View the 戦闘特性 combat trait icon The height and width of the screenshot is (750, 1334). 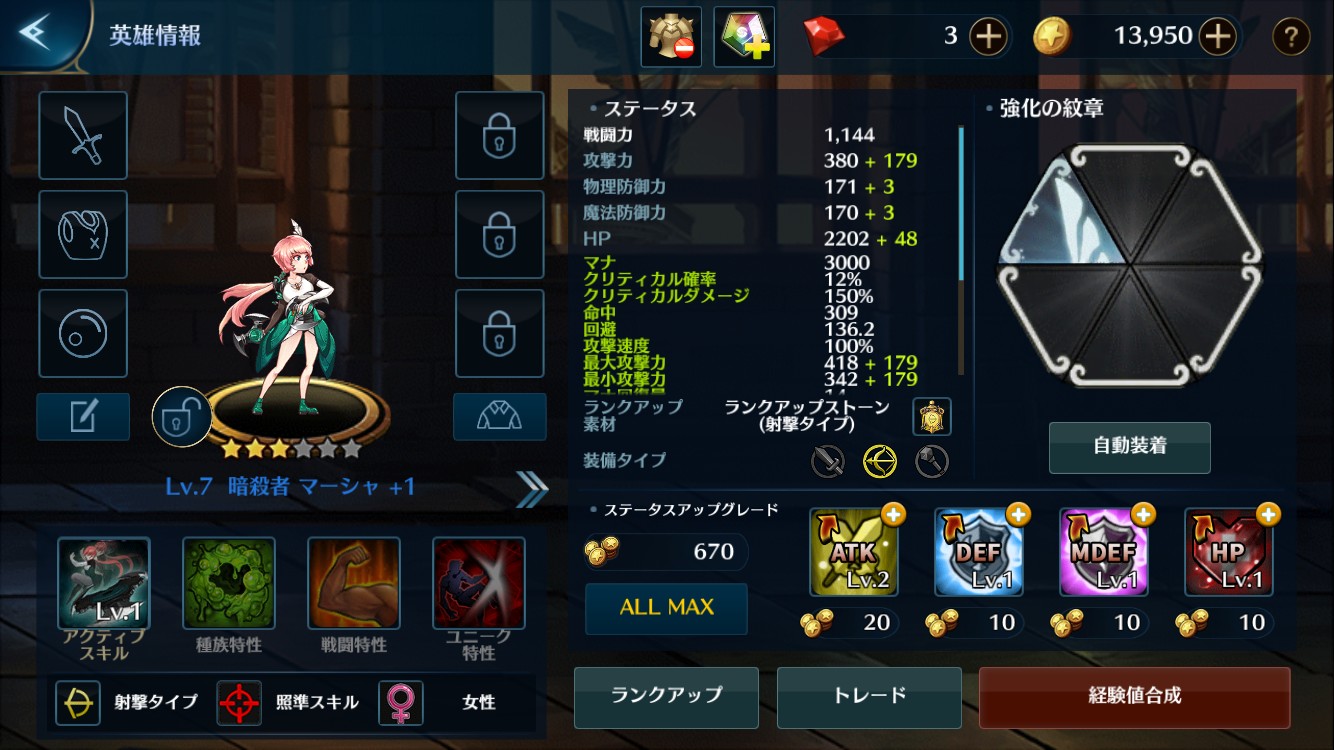point(353,583)
